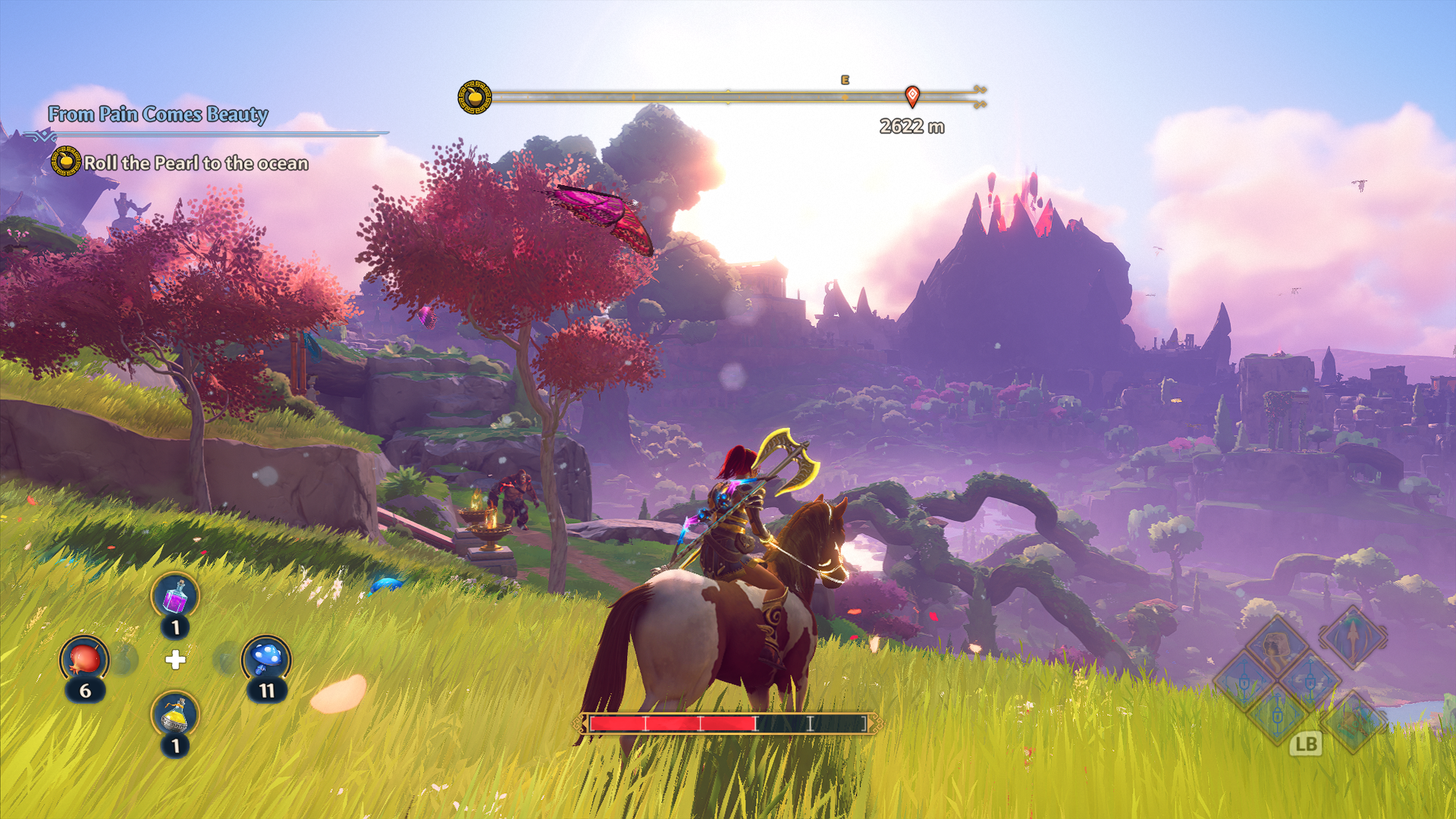
Task: Click the red waypoint marker on compass
Action: coord(912,96)
